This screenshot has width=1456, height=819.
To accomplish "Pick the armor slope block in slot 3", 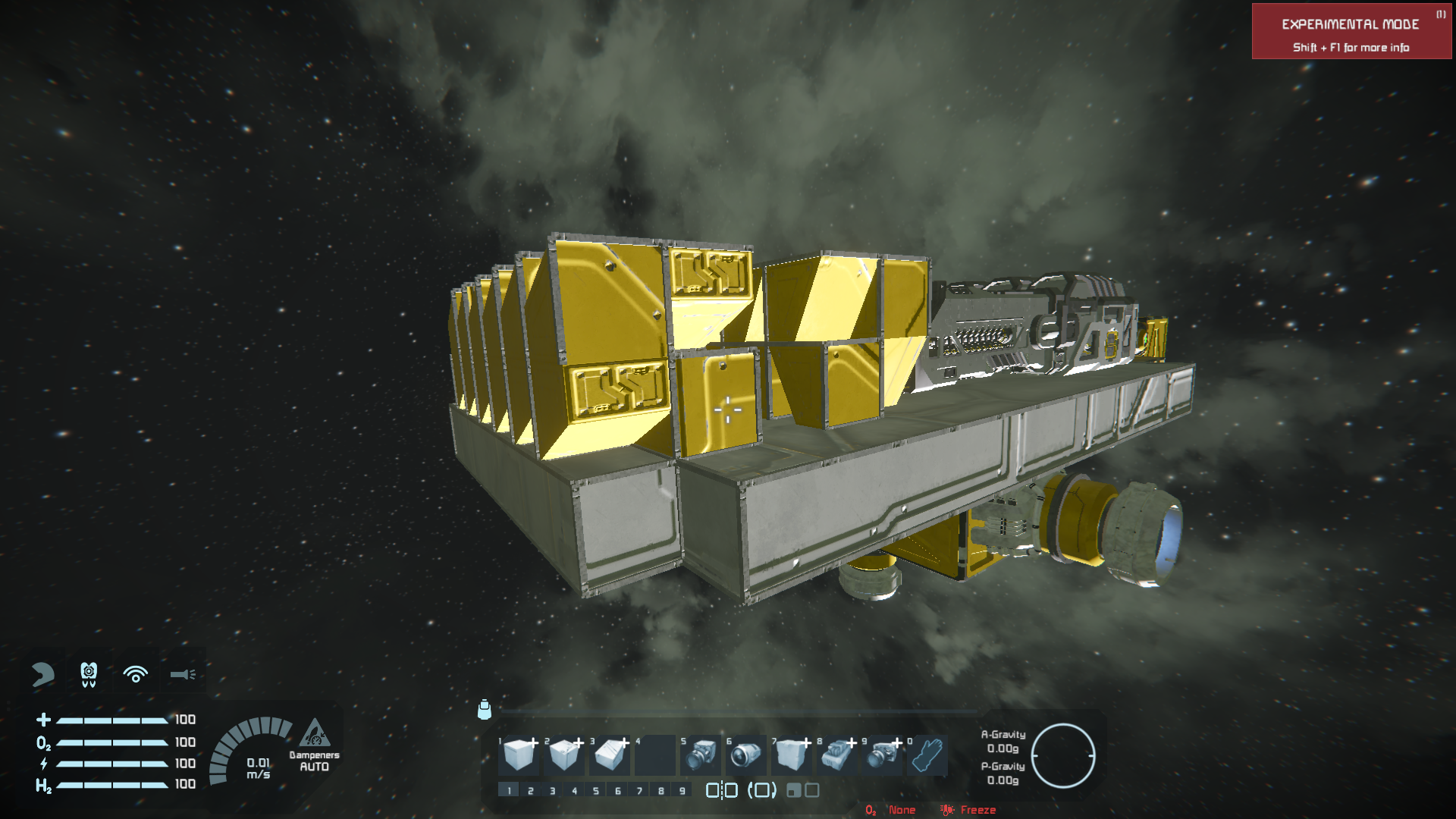I will (x=610, y=755).
